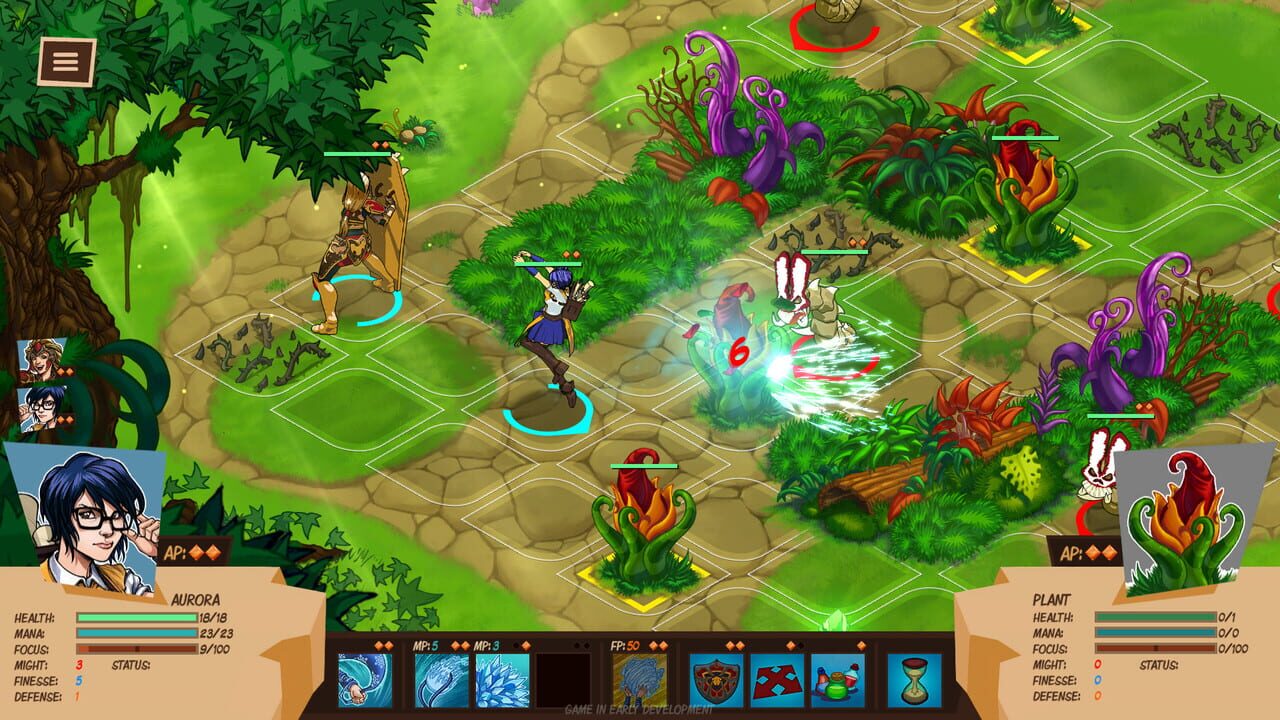
Task: Choose the red X movement skill icon
Action: coord(778,678)
